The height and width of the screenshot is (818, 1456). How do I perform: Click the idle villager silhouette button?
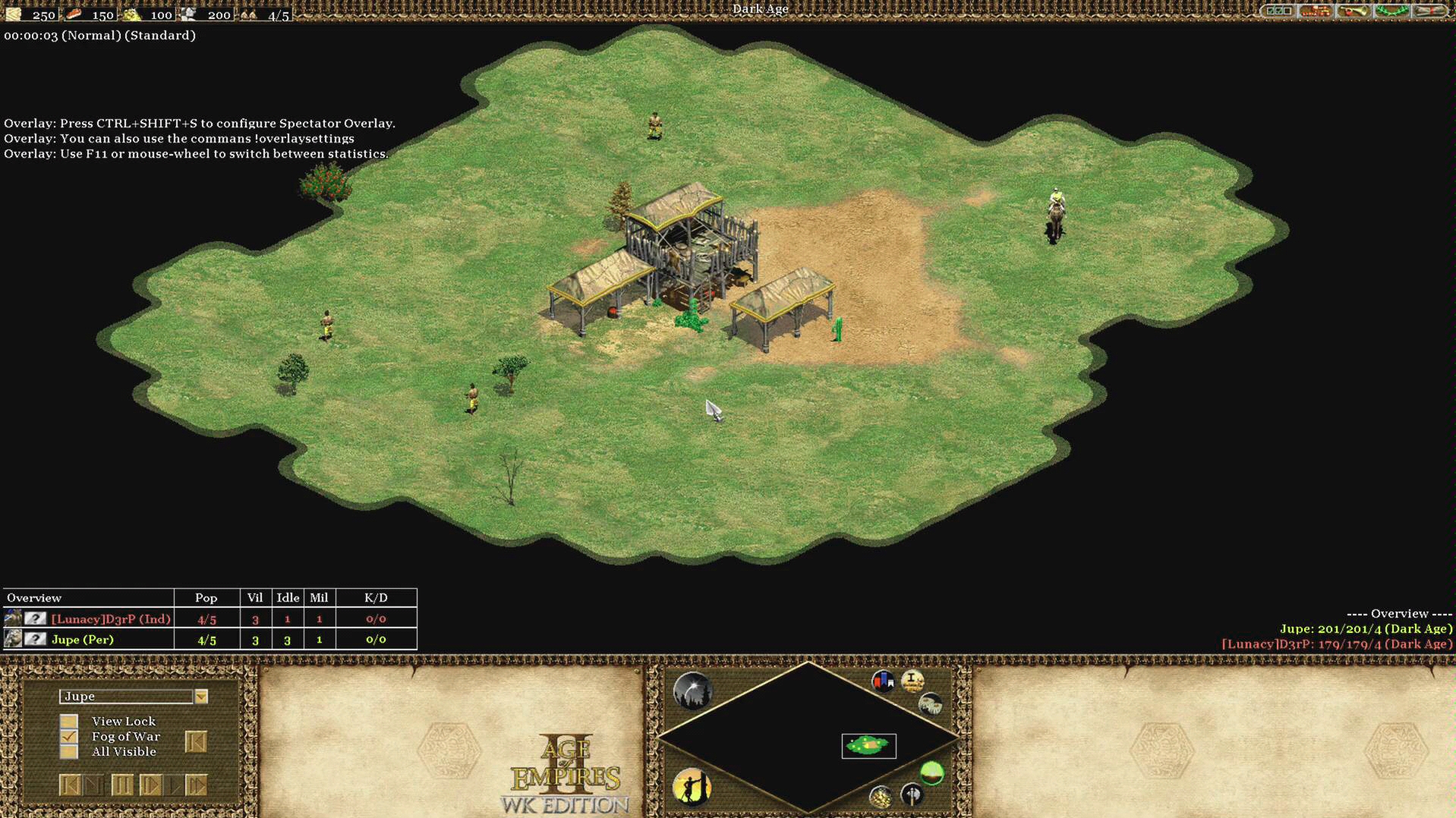[692, 786]
